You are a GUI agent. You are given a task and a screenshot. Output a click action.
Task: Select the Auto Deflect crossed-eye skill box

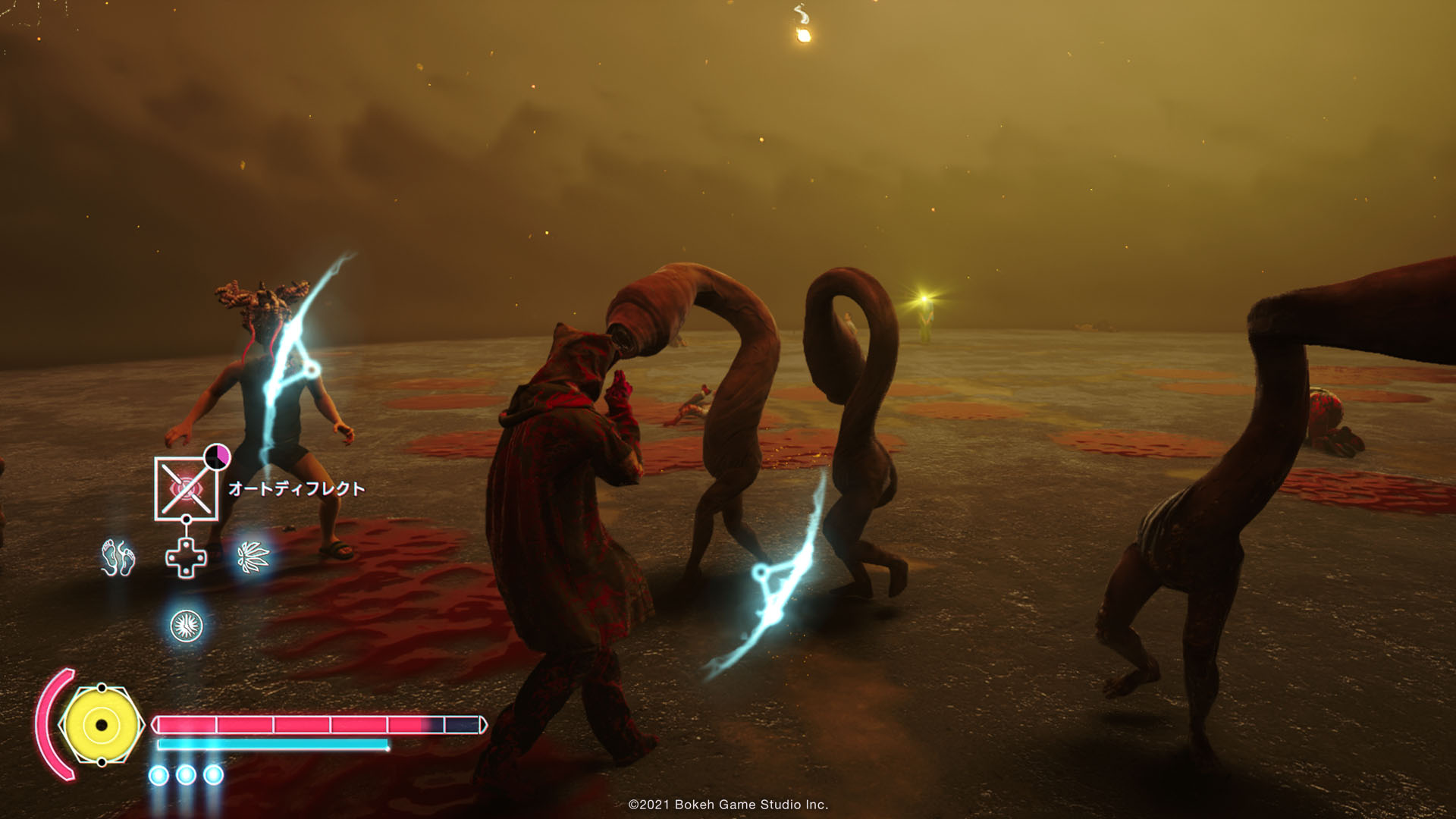point(186,489)
